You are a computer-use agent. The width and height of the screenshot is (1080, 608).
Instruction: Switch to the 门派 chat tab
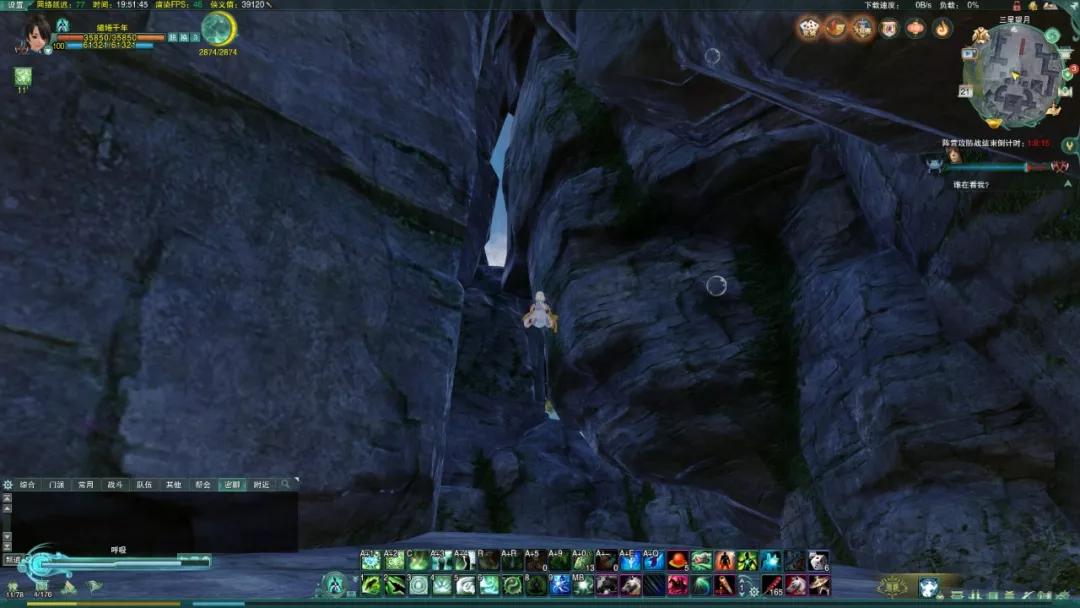[57, 485]
